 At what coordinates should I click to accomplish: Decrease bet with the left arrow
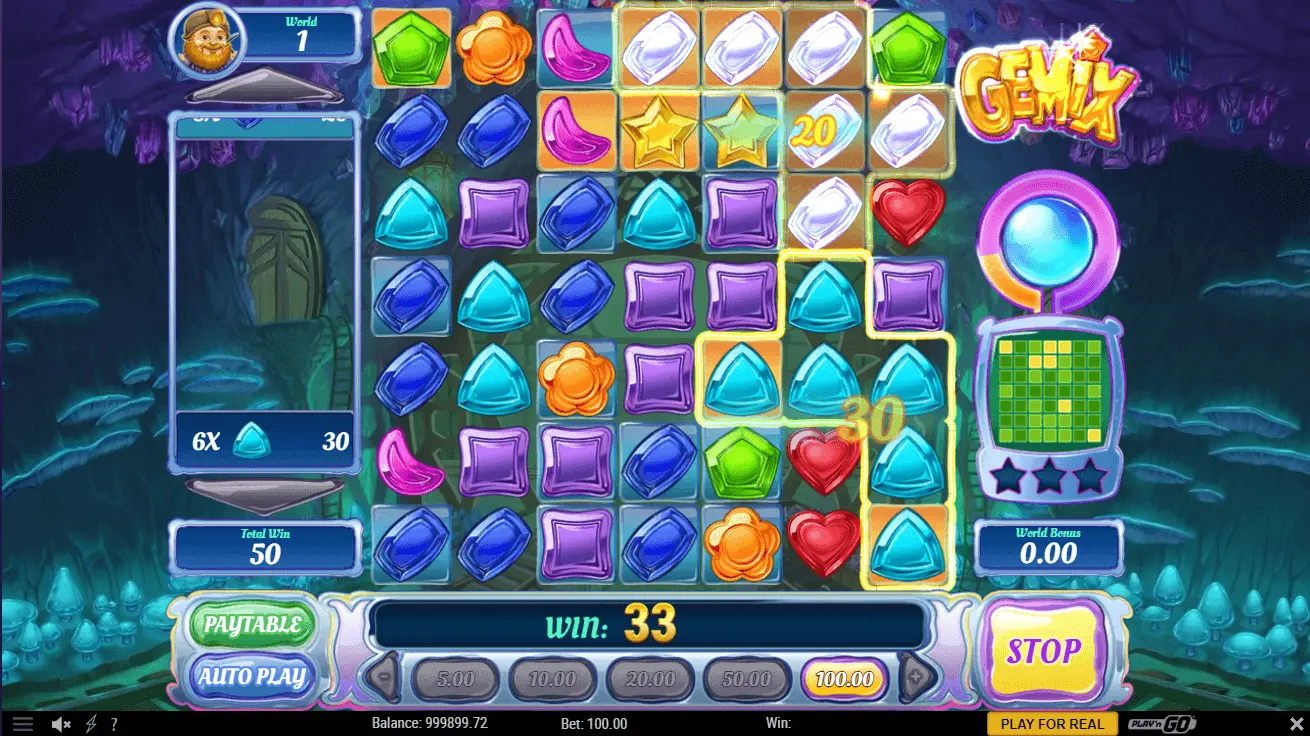click(x=383, y=680)
